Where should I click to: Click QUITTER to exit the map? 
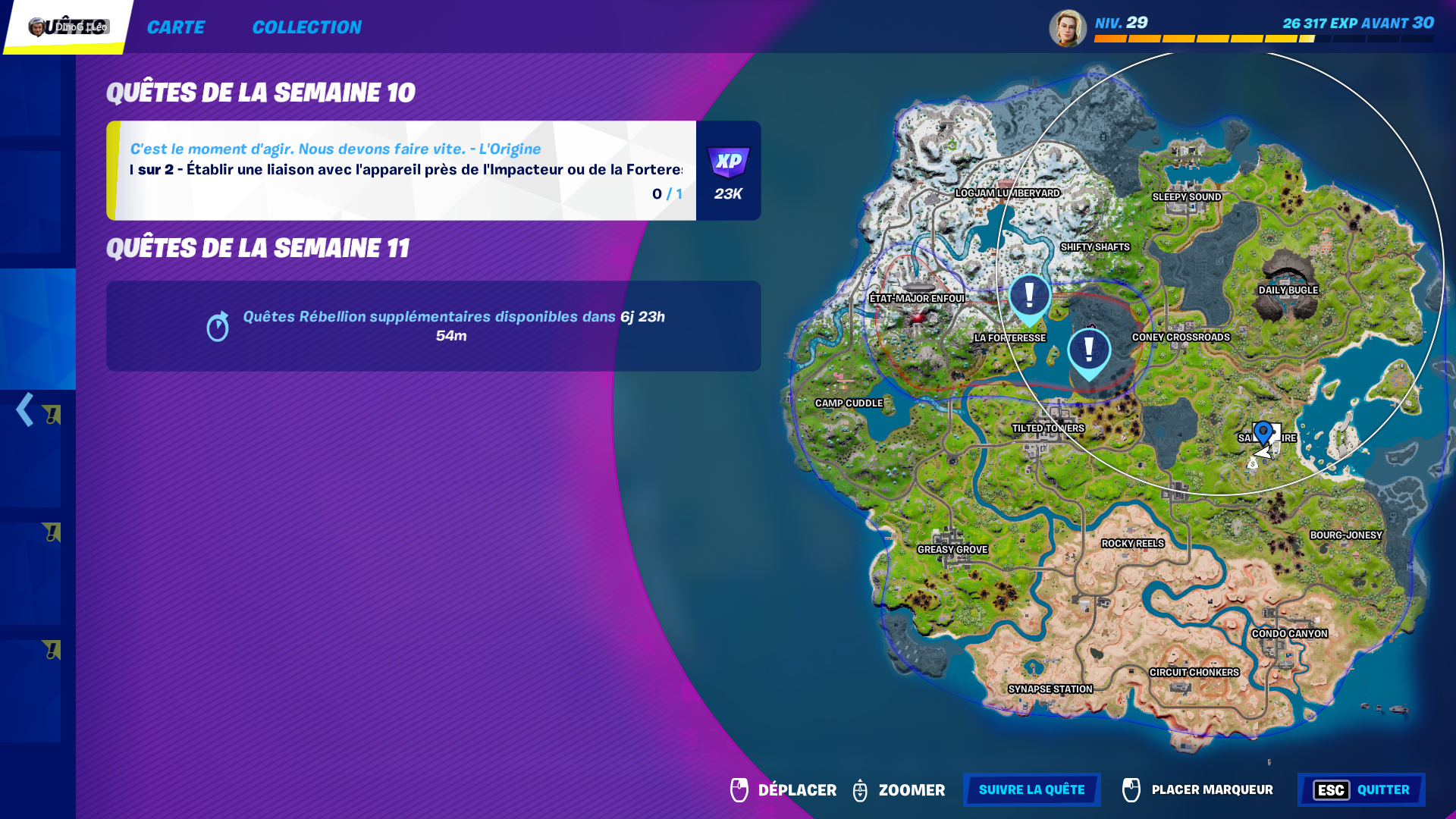(1385, 789)
